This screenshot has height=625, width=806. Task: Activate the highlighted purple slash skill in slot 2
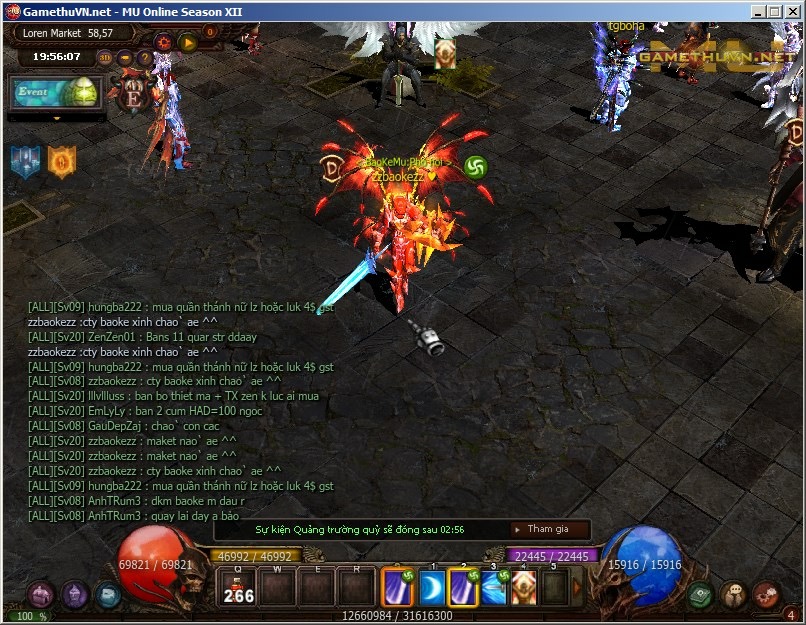[464, 587]
